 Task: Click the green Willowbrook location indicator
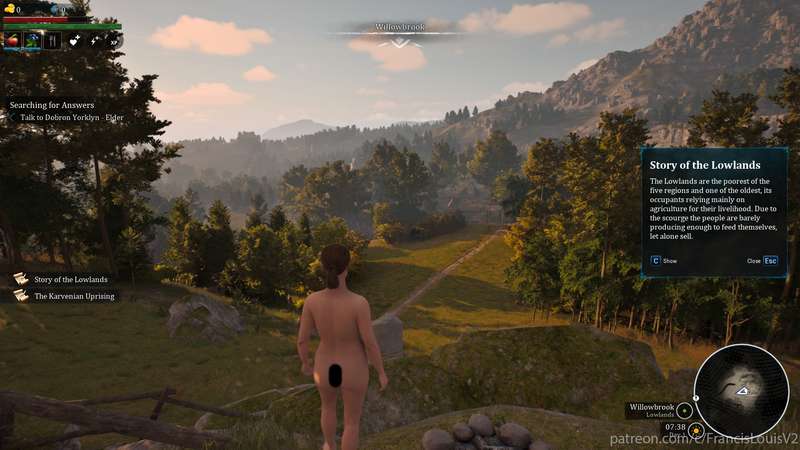[685, 410]
